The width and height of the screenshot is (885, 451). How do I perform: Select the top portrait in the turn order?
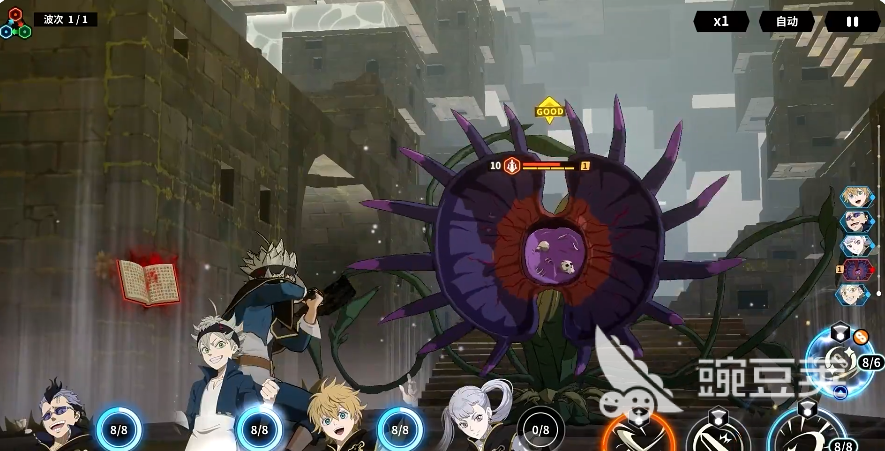click(856, 197)
